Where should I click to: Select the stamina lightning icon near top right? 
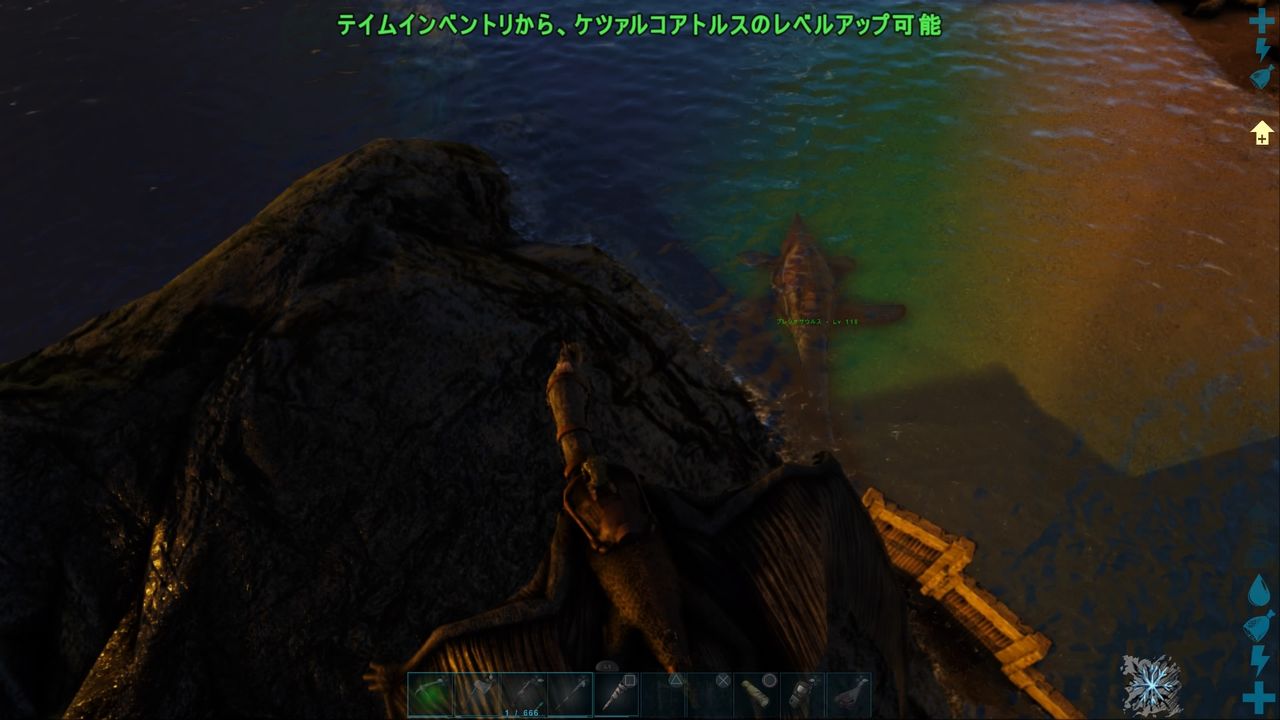coord(1263,50)
